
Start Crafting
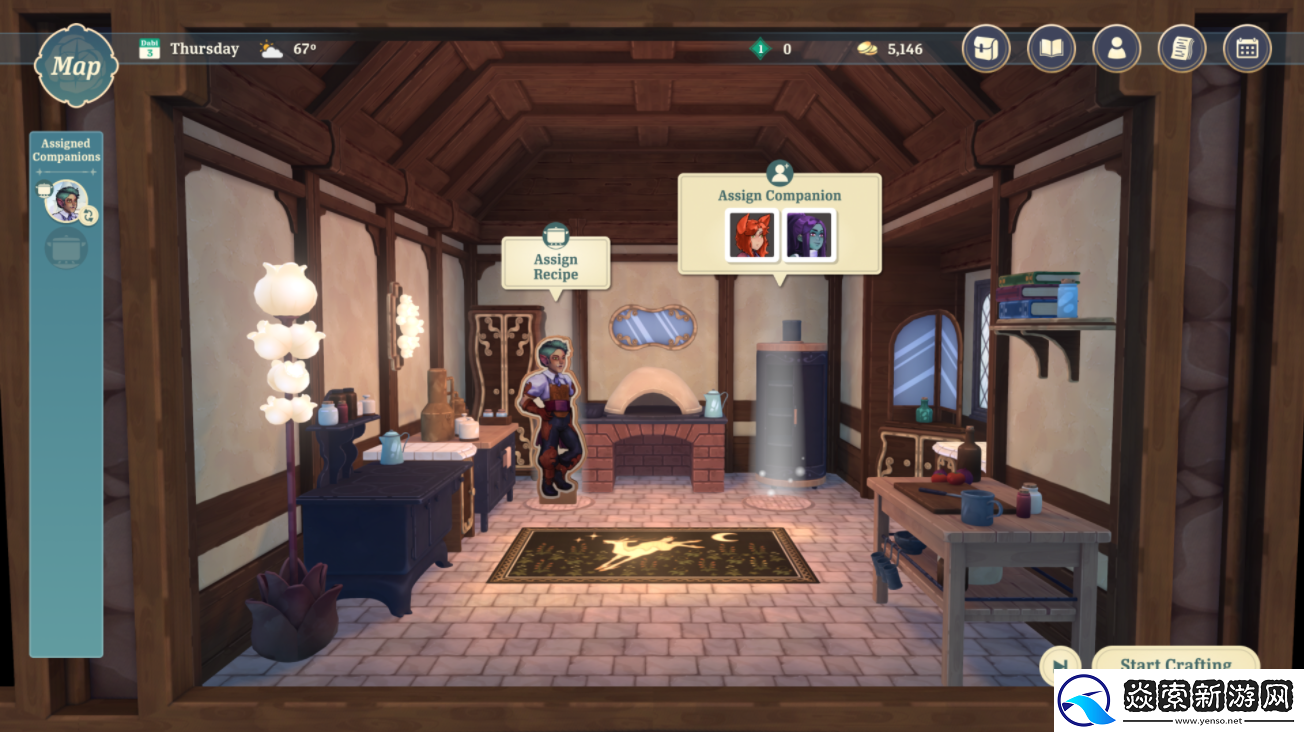coord(1174,662)
